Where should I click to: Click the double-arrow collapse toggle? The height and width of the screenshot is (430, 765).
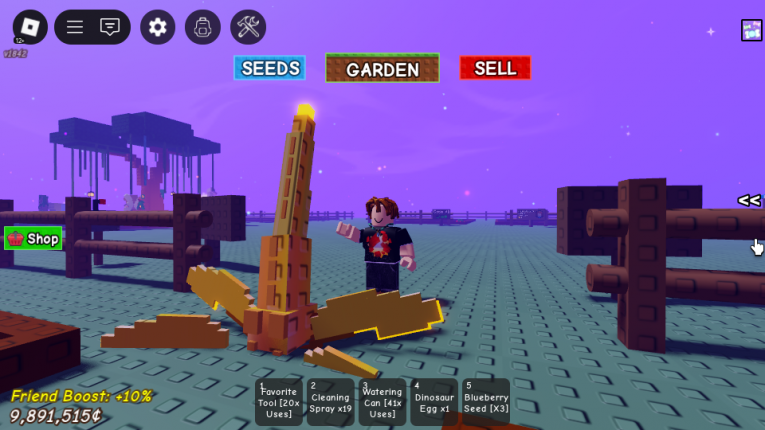click(x=749, y=200)
